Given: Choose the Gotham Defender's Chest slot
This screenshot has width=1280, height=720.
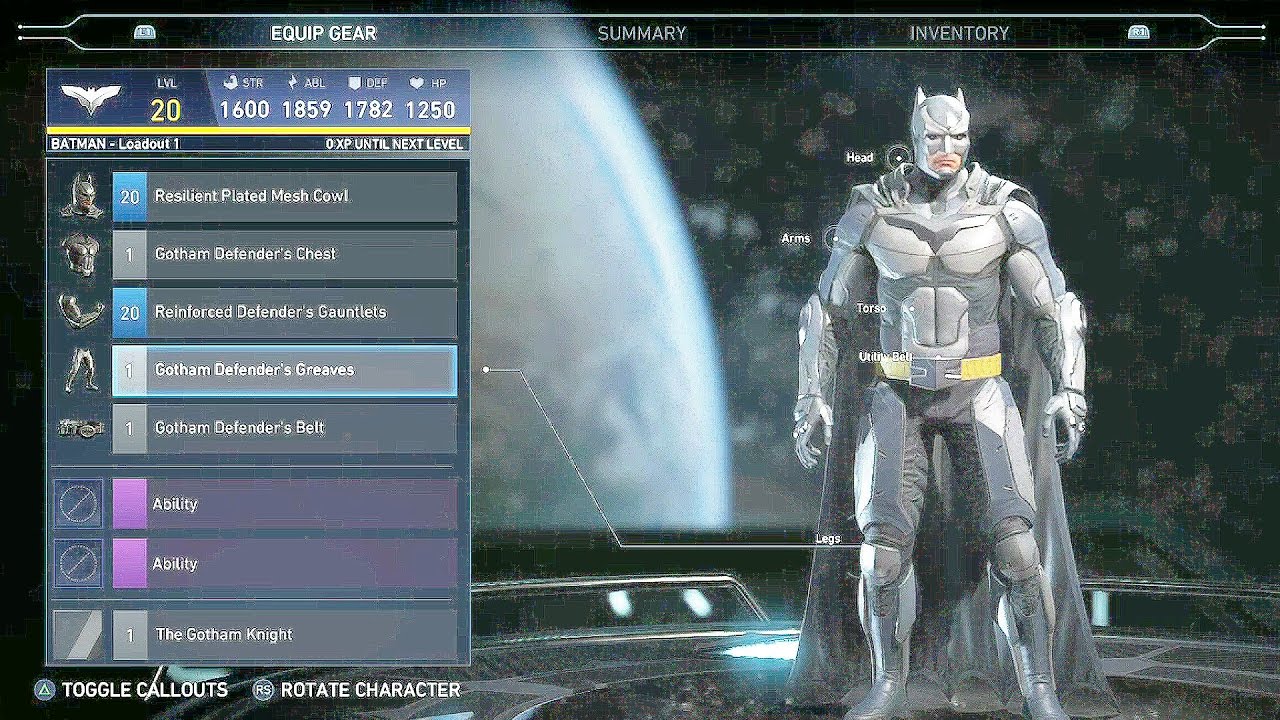Looking at the screenshot, I should (x=285, y=254).
